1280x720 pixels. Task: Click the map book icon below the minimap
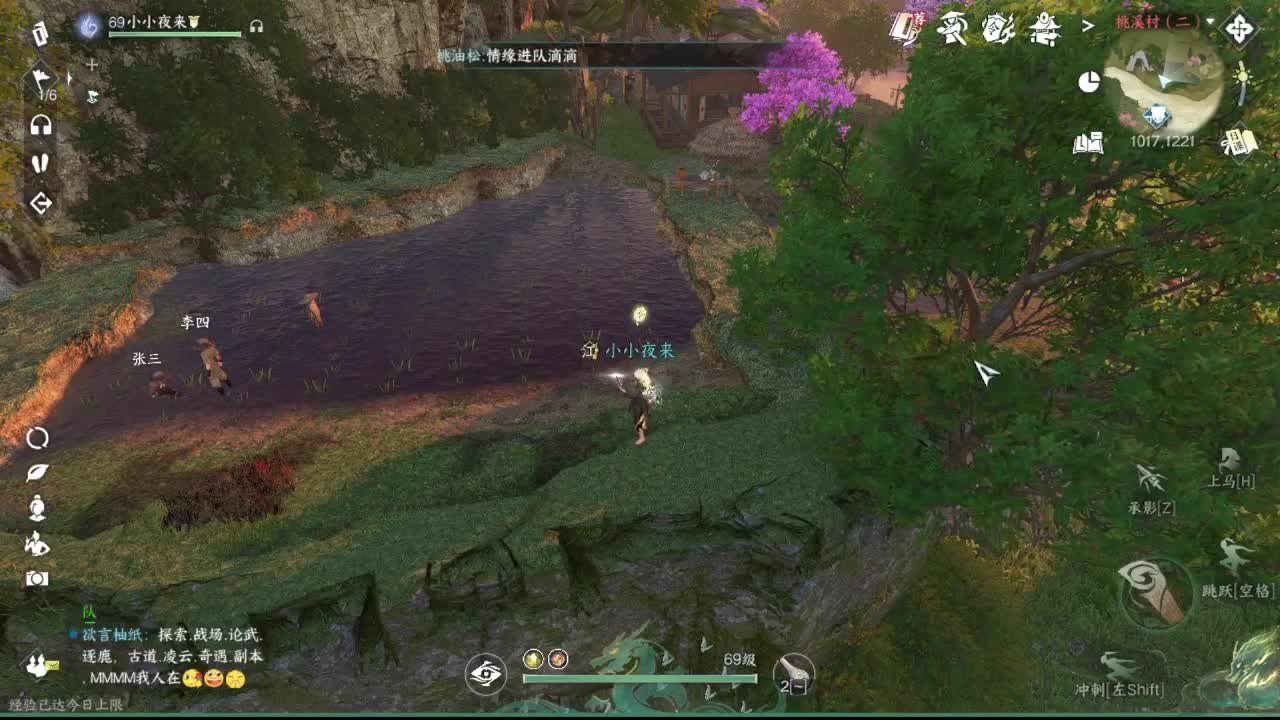1088,143
